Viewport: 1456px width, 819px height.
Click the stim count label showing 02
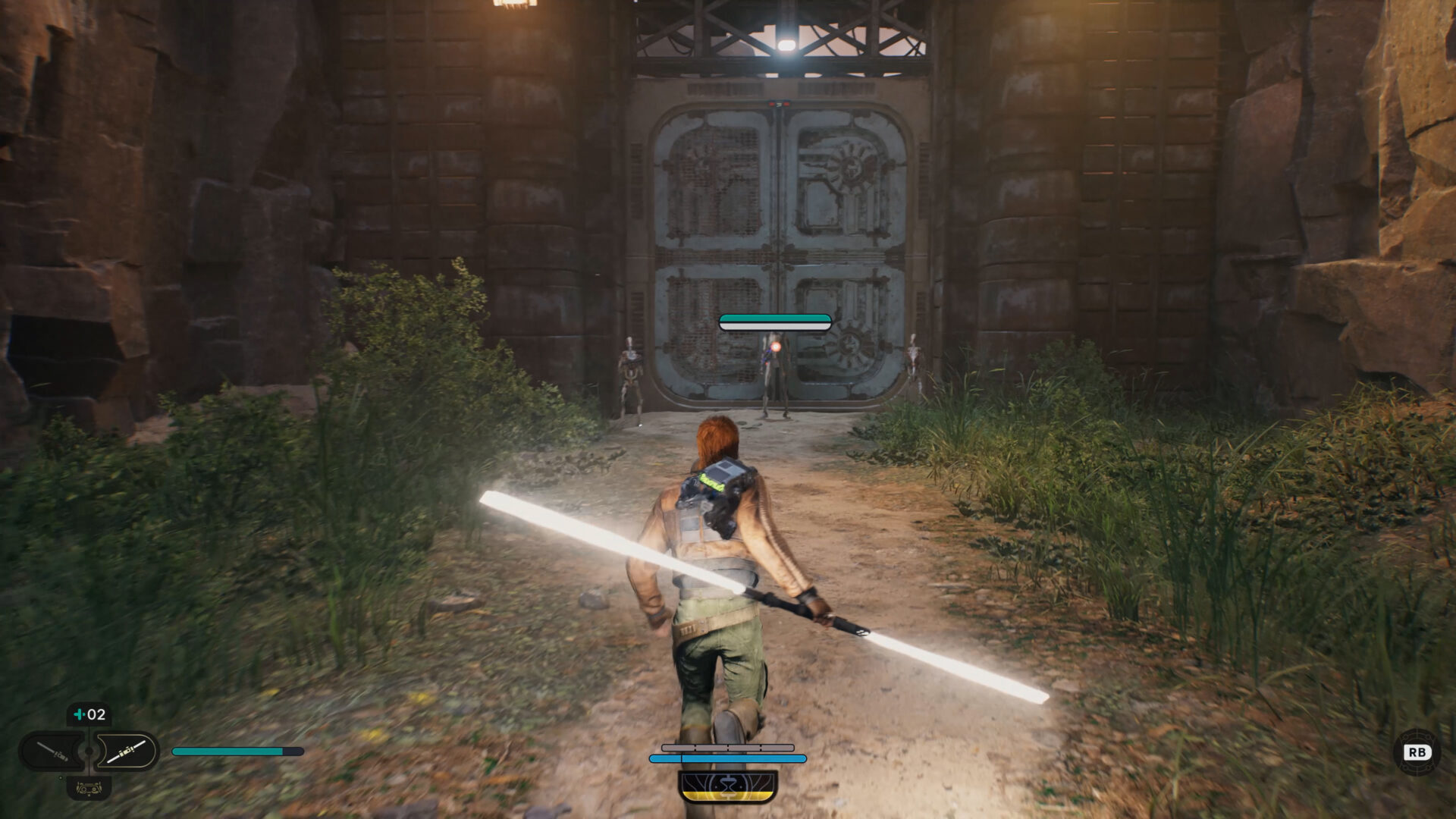[96, 714]
